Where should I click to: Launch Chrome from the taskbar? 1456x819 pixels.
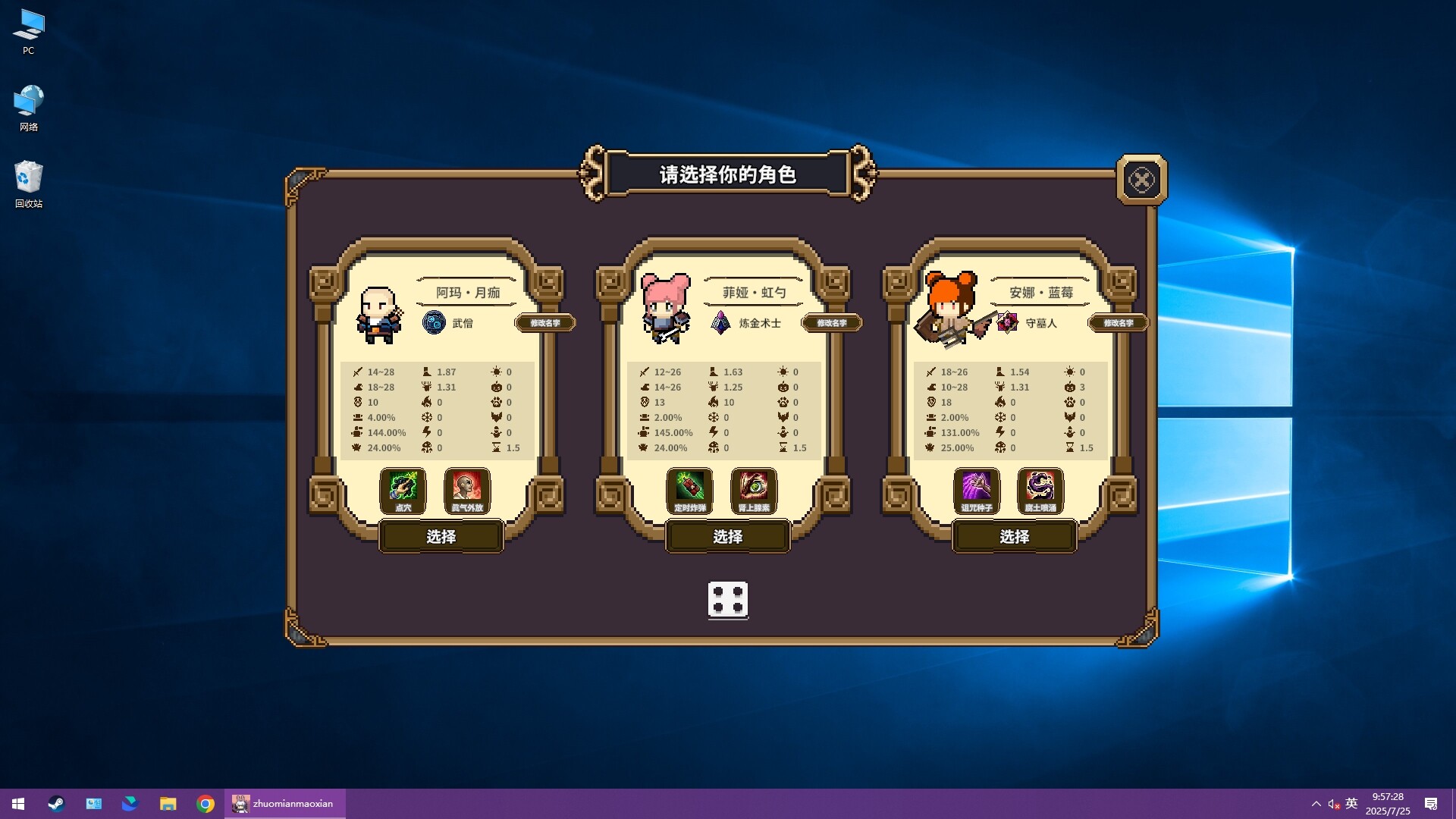tap(206, 803)
